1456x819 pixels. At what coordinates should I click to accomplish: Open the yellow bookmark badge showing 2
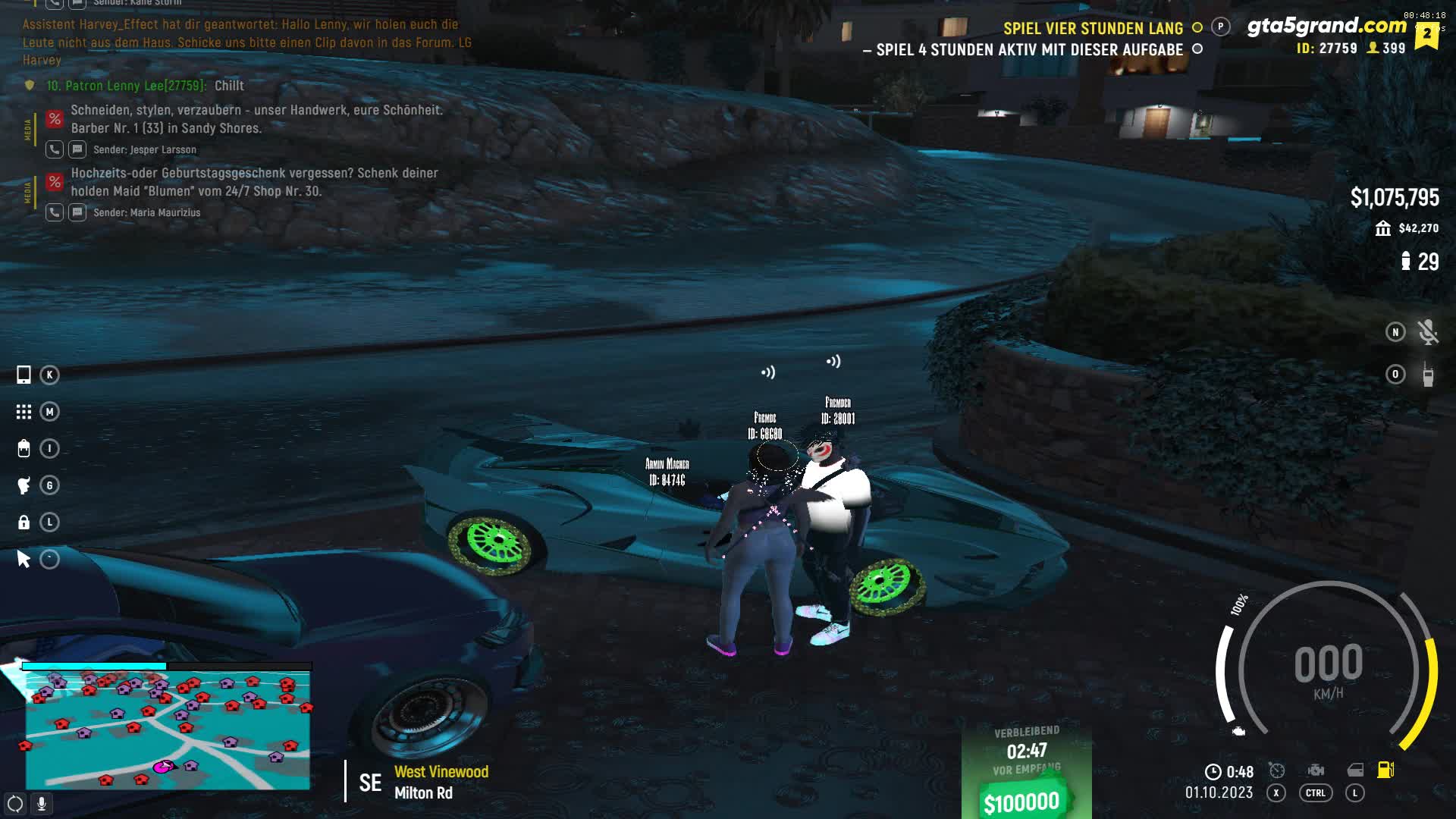[1426, 35]
